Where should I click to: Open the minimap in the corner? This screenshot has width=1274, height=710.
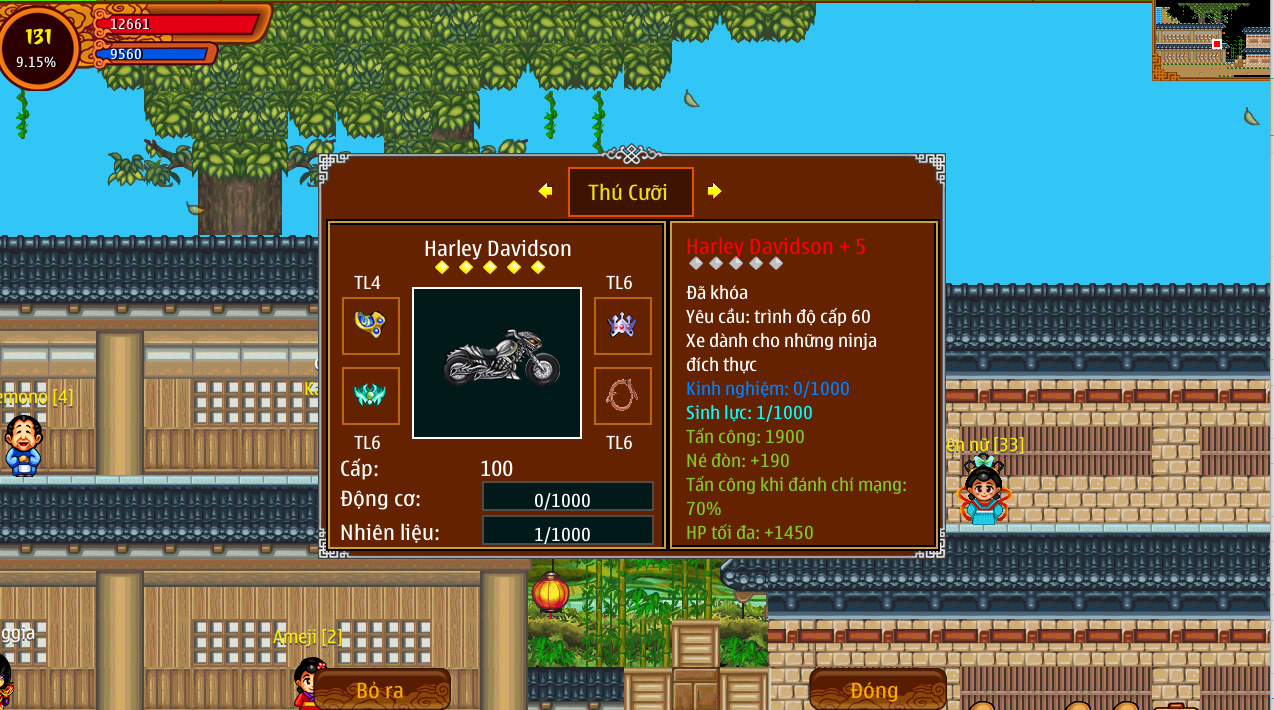(x=1212, y=40)
